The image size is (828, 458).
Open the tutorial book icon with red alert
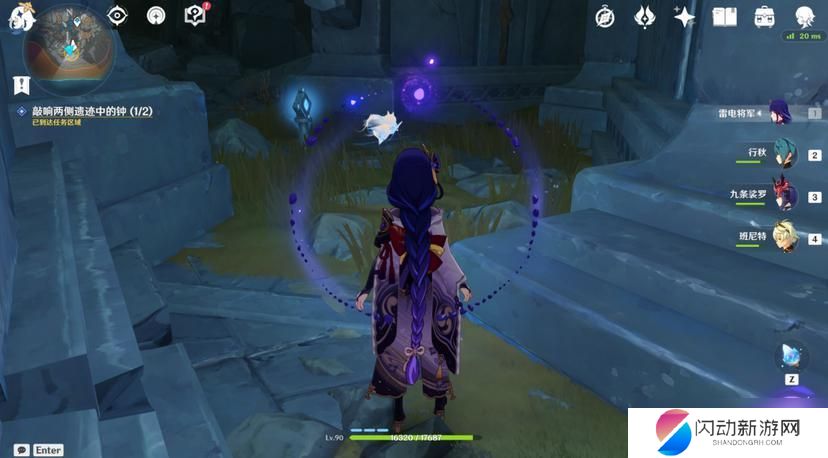(195, 15)
